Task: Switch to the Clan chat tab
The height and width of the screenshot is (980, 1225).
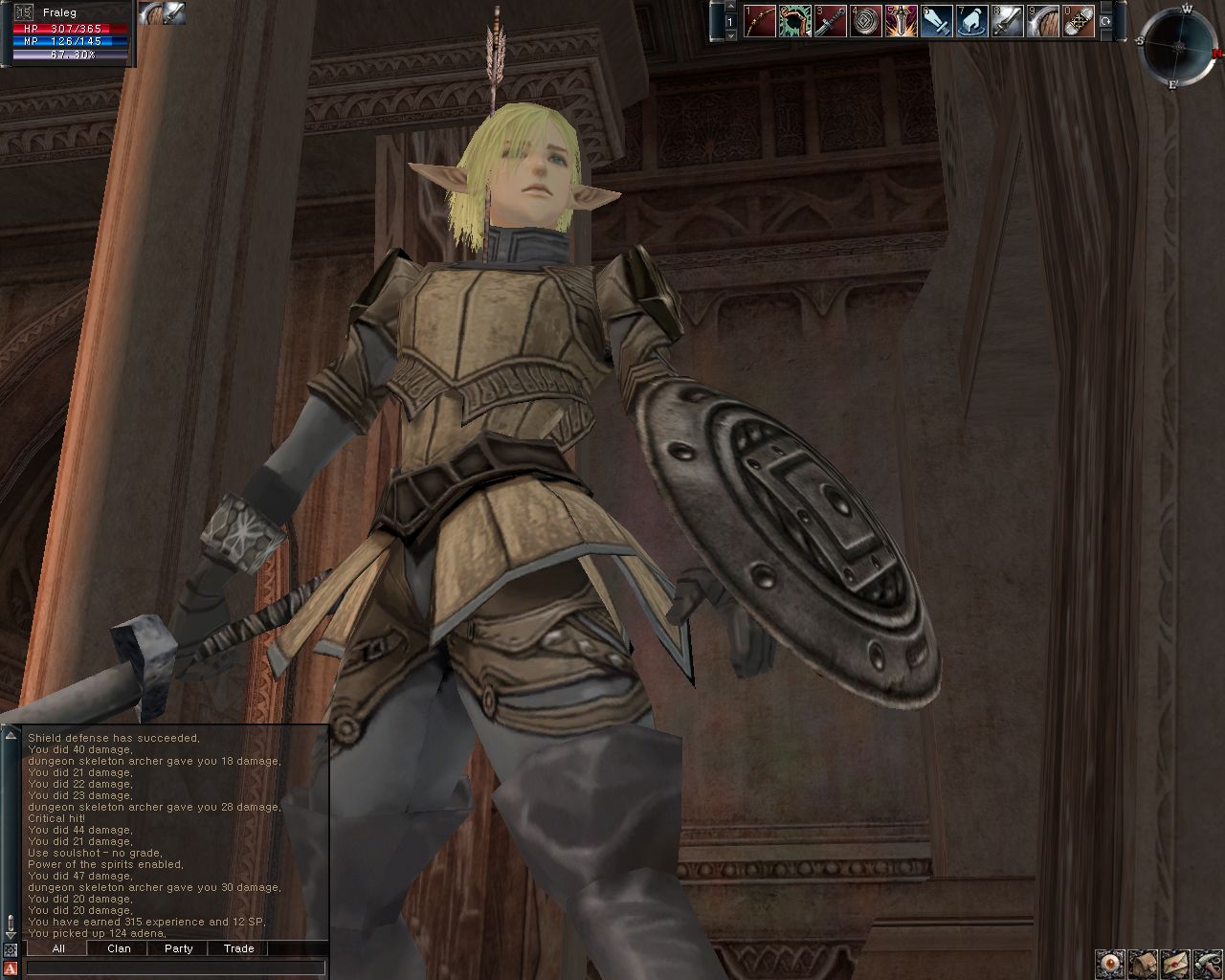Action: click(x=119, y=948)
